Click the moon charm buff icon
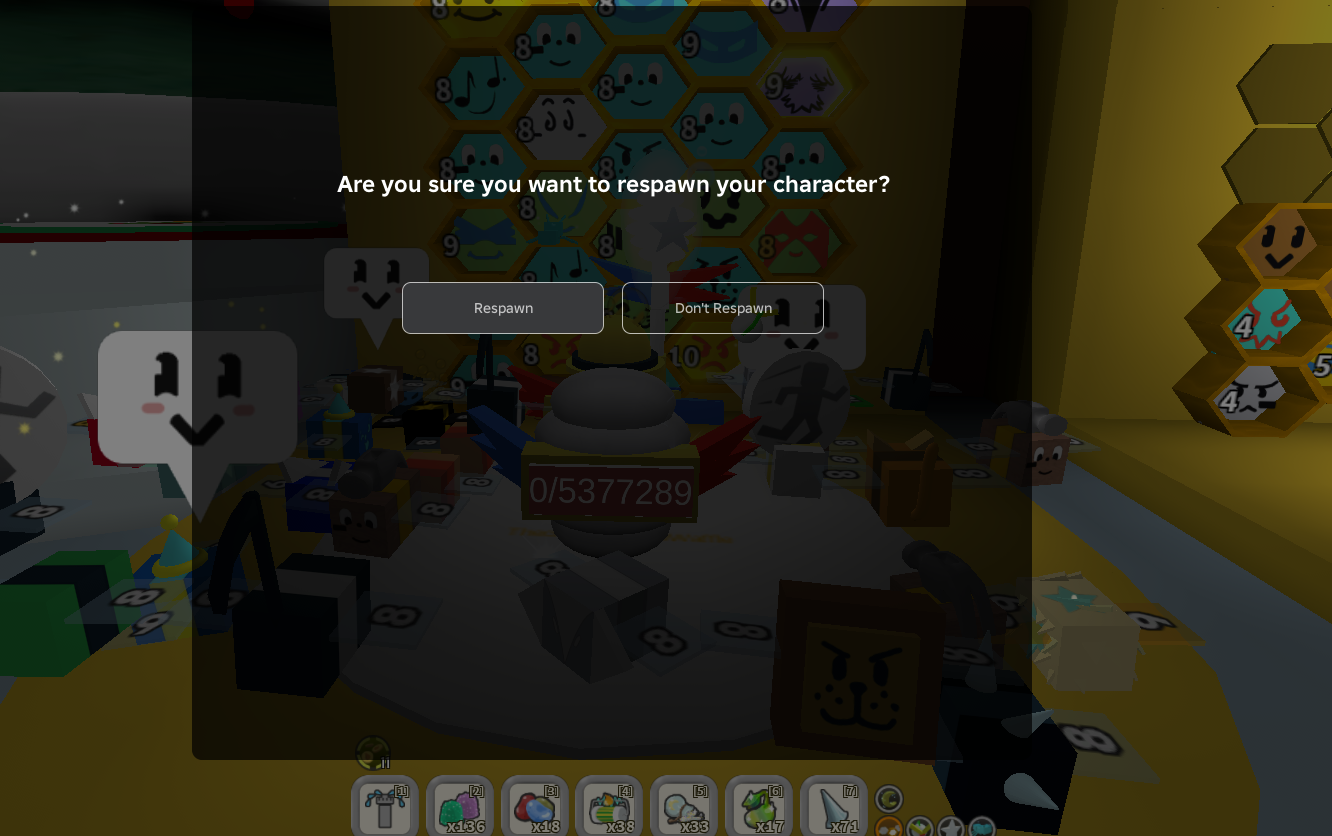Screen dimensions: 1332x836 pos(888,798)
